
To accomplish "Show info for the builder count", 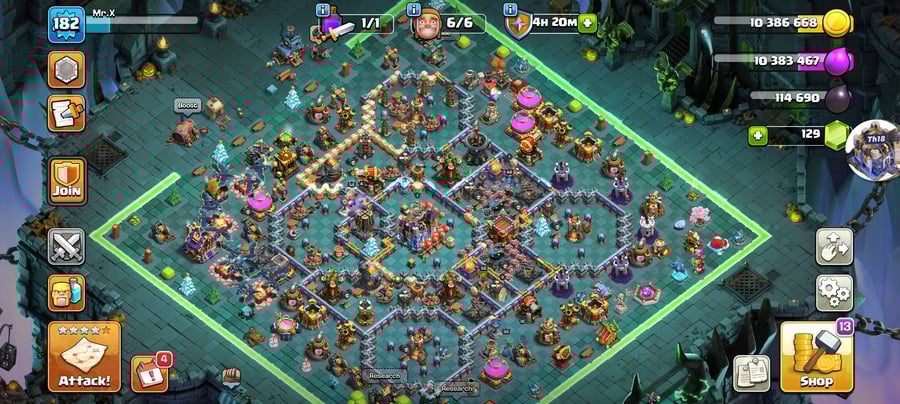I will pyautogui.click(x=412, y=10).
